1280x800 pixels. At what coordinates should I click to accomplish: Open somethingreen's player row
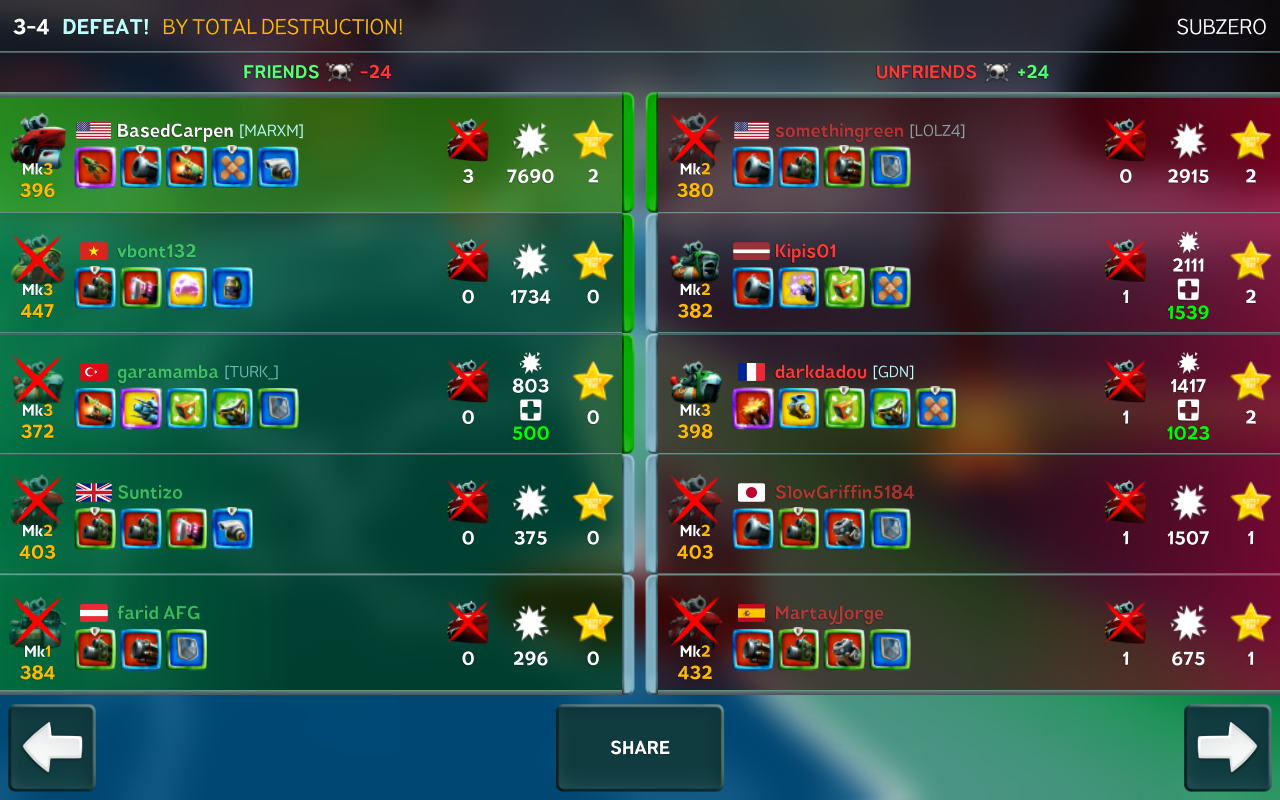click(965, 154)
